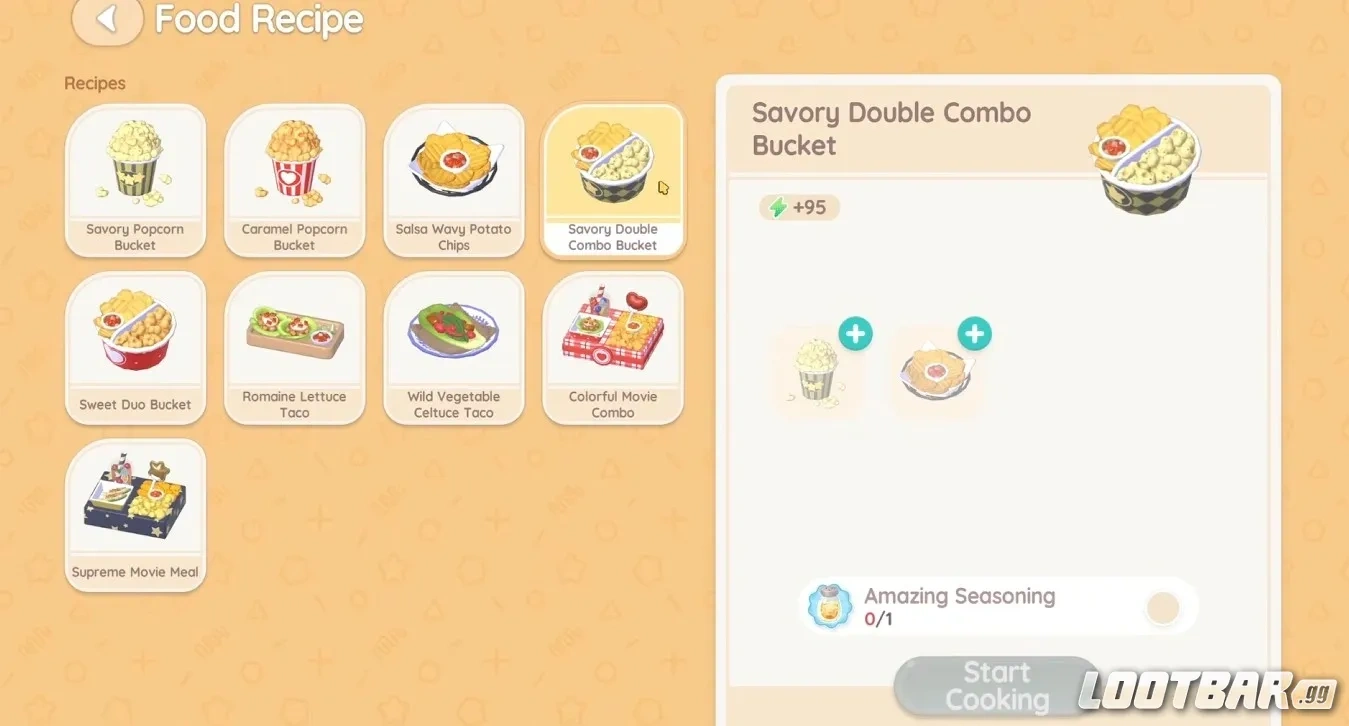Select the Romaine Lettuce Taco recipe
1349x726 pixels.
click(x=294, y=347)
